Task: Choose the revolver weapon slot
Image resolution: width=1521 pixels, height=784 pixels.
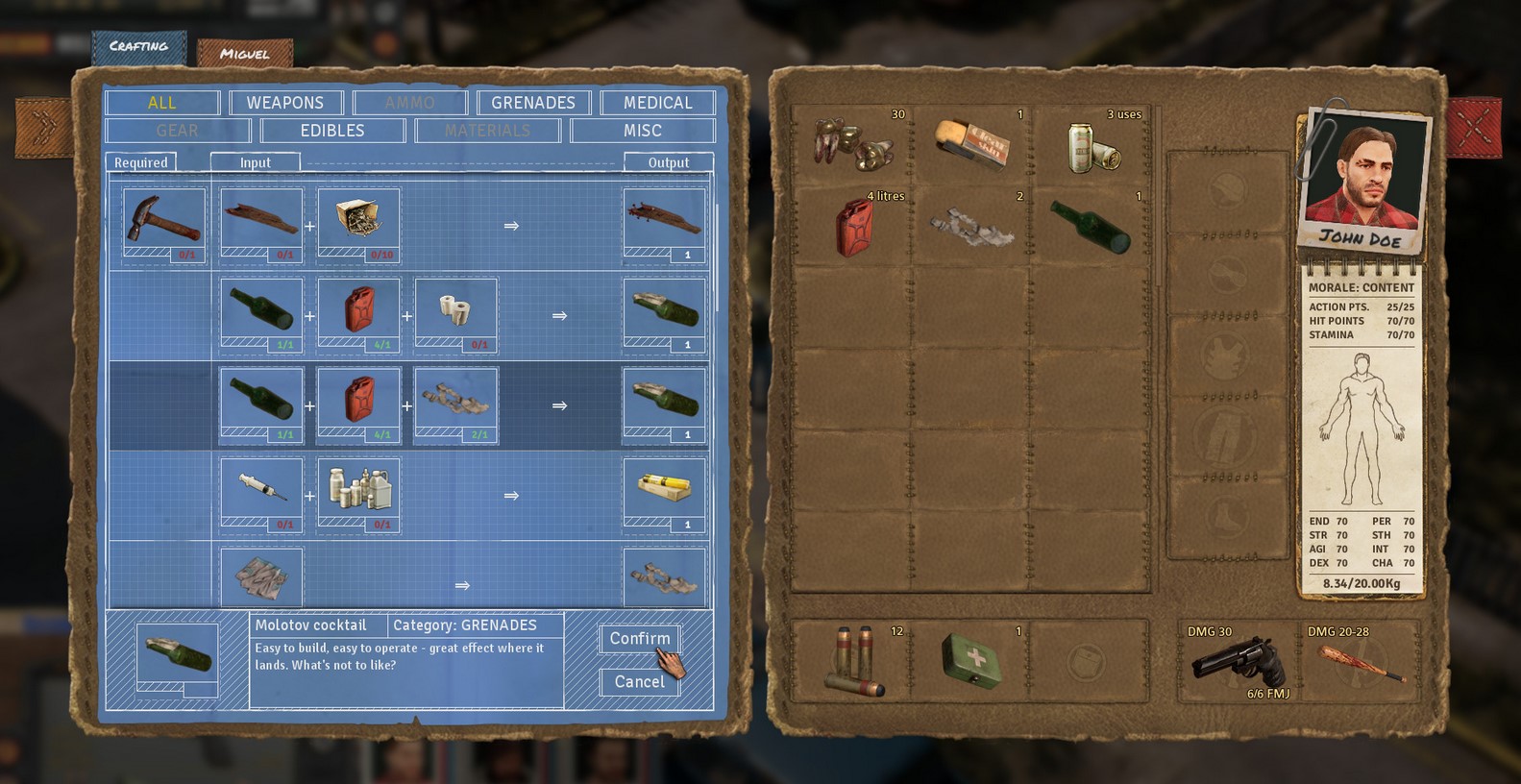Action: pos(1238,663)
